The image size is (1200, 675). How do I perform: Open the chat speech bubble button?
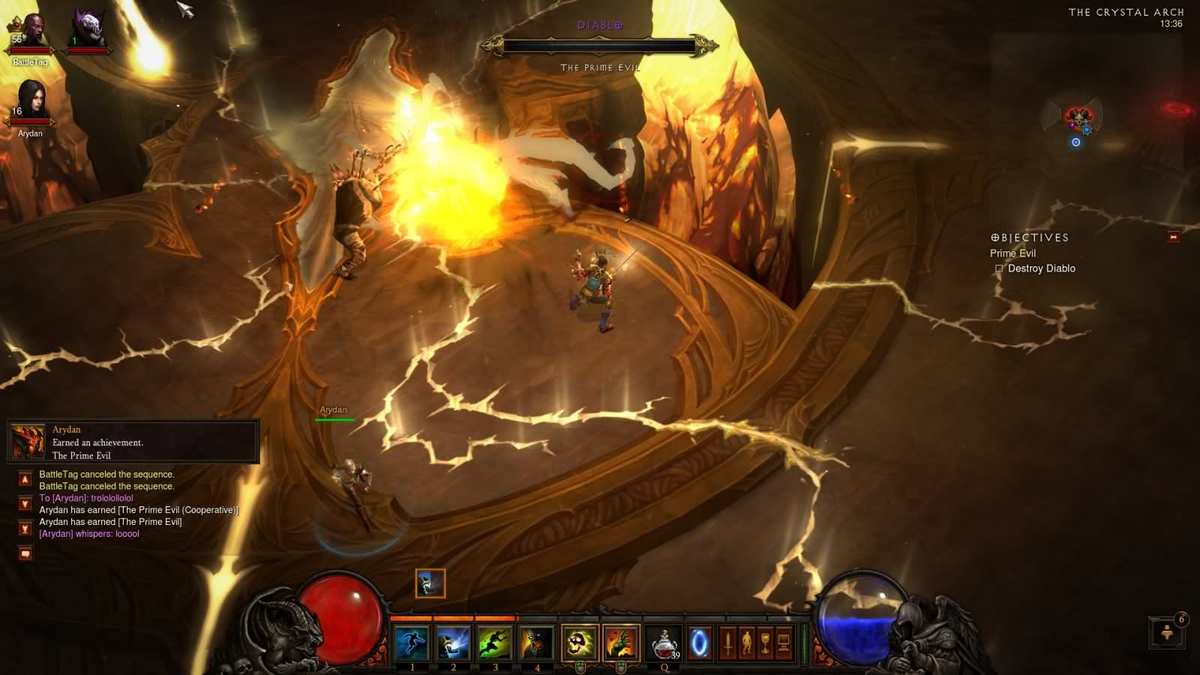(x=25, y=553)
